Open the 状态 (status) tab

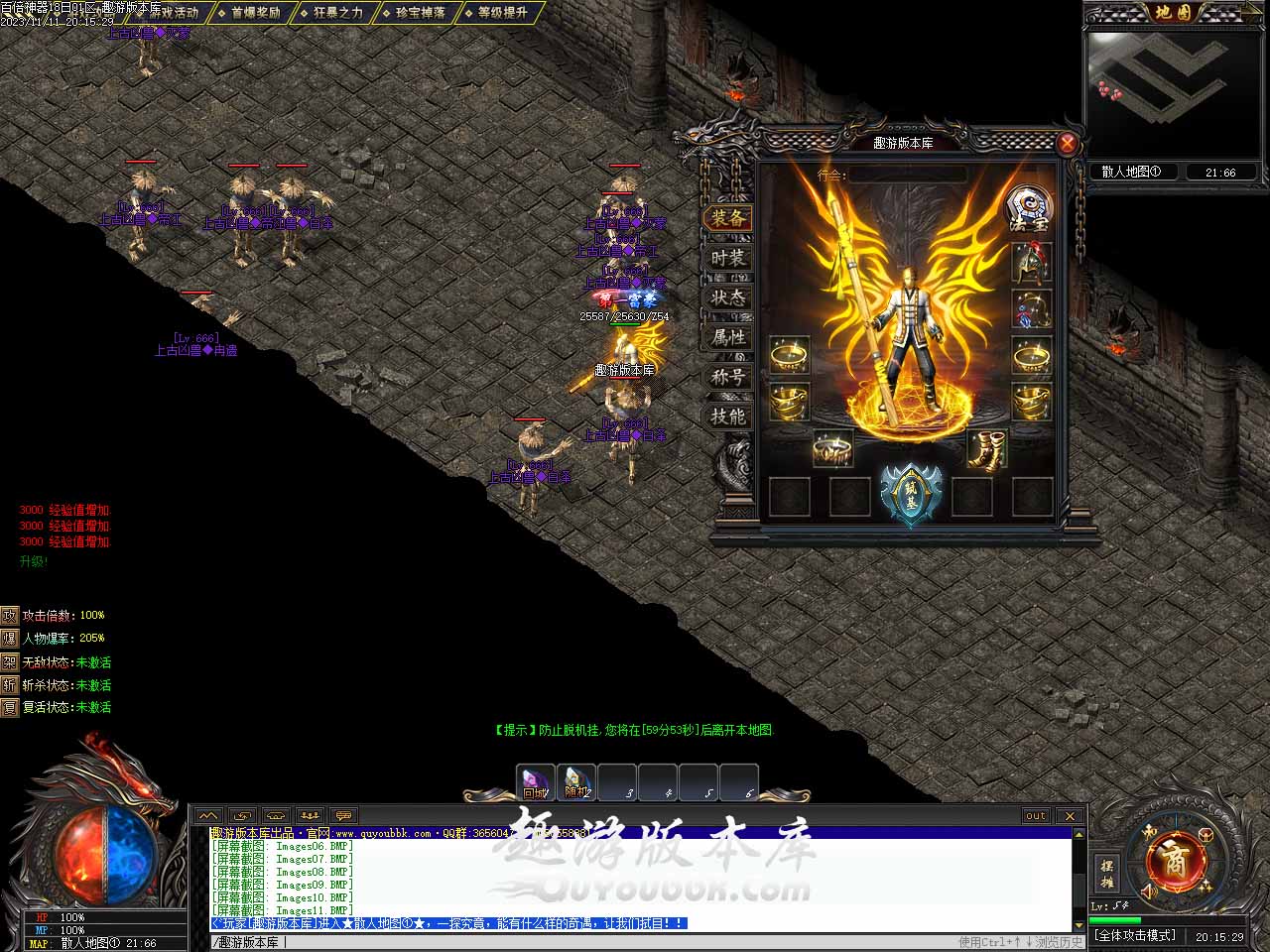point(727,297)
